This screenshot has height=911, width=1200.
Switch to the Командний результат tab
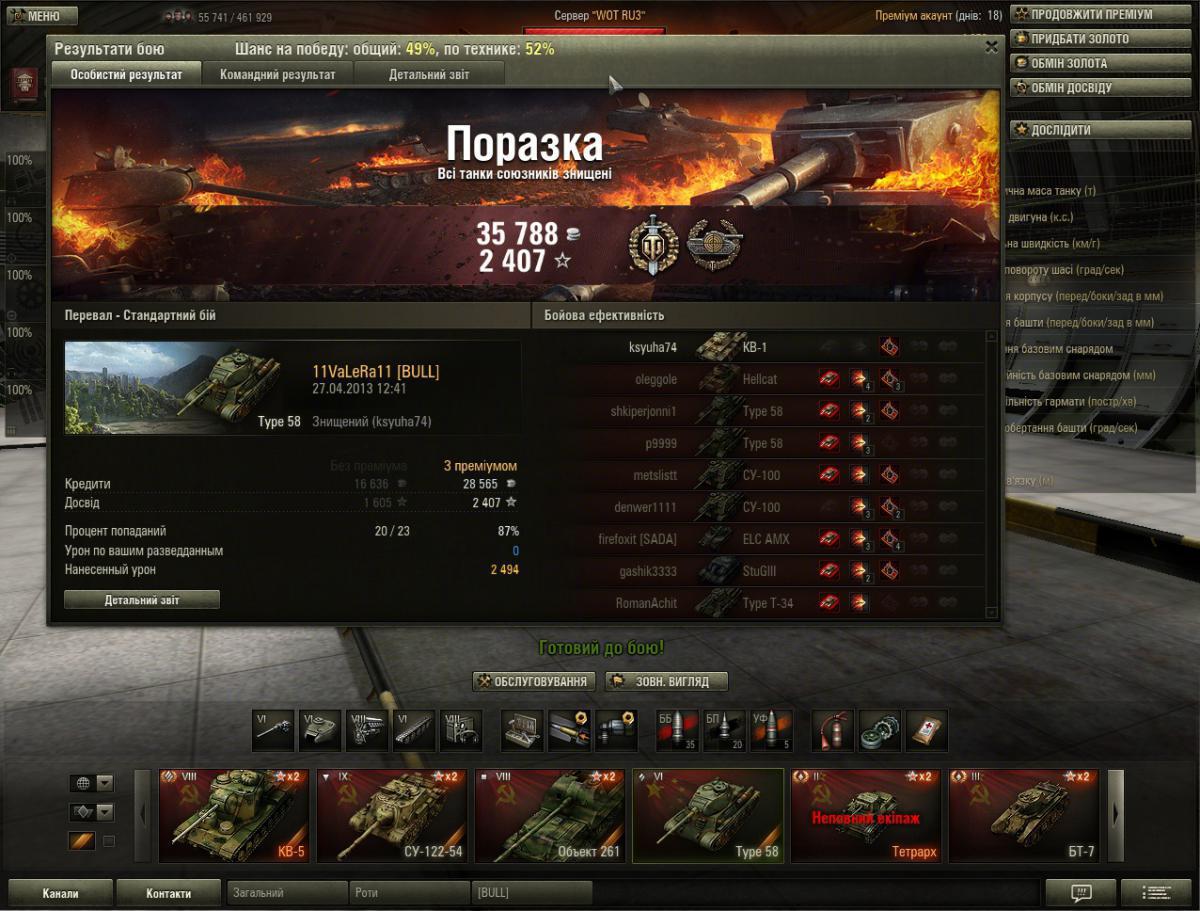(277, 74)
